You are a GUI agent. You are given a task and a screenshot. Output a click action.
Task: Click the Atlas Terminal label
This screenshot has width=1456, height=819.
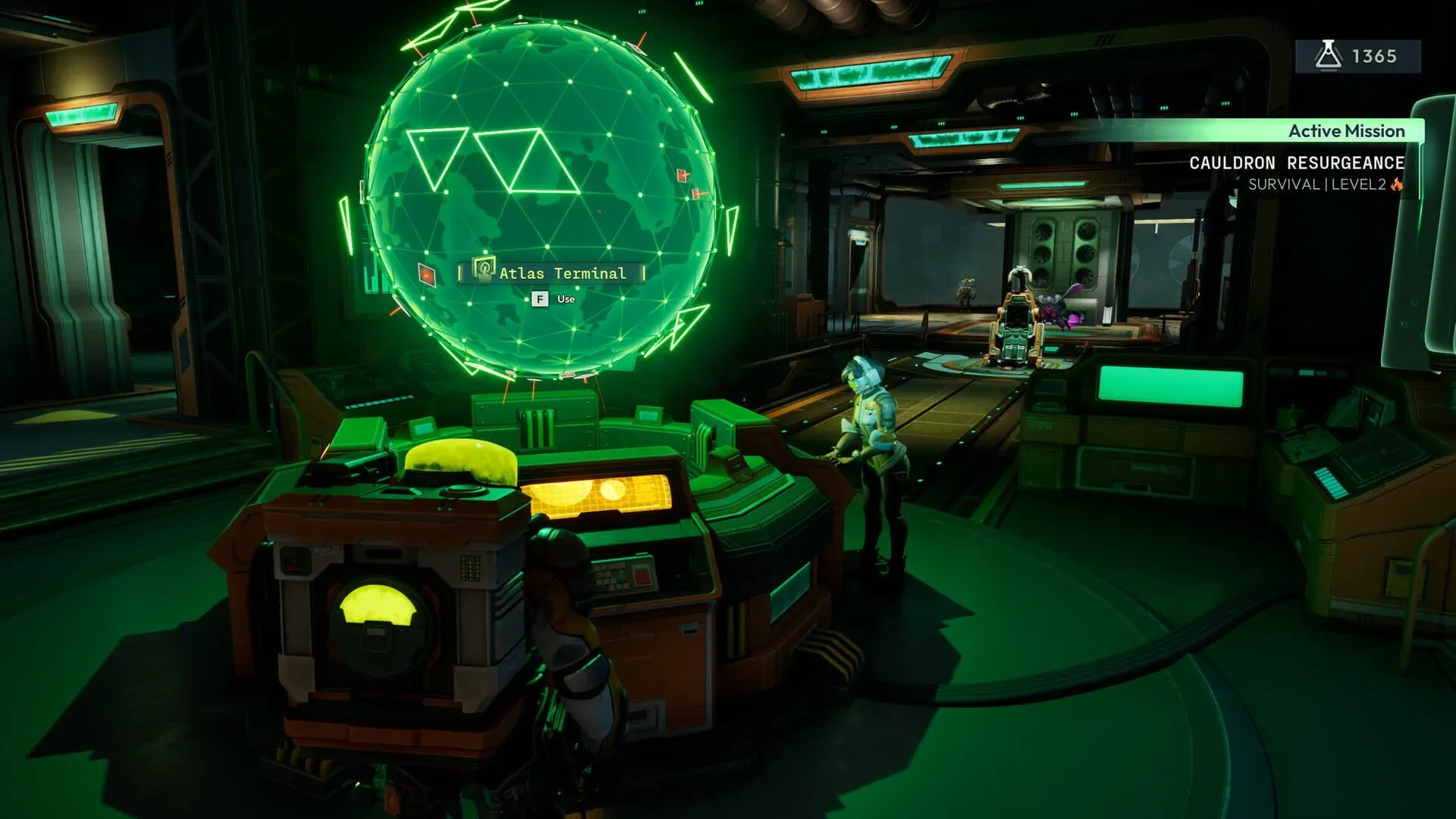click(x=563, y=274)
